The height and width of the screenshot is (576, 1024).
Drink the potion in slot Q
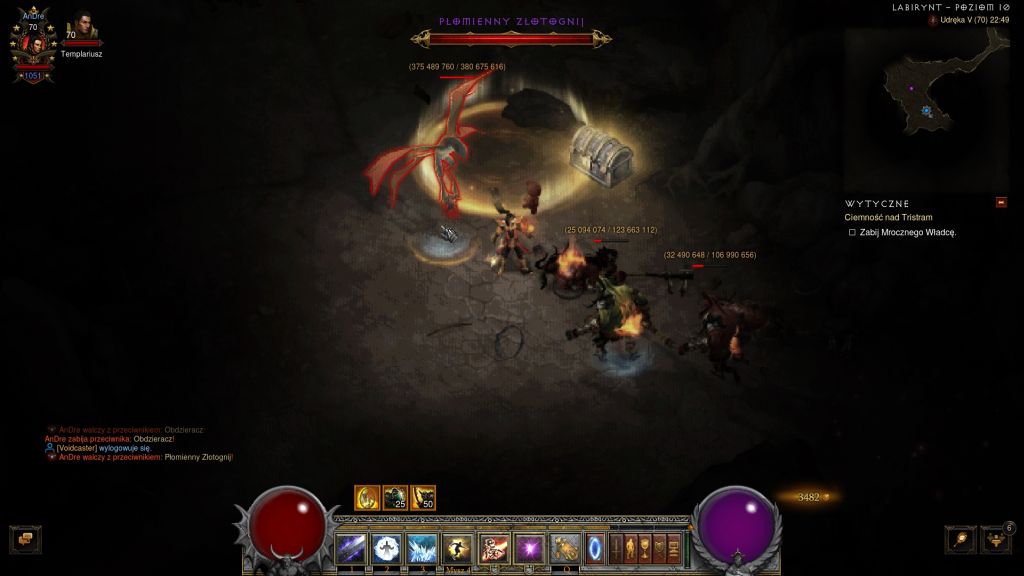point(563,548)
